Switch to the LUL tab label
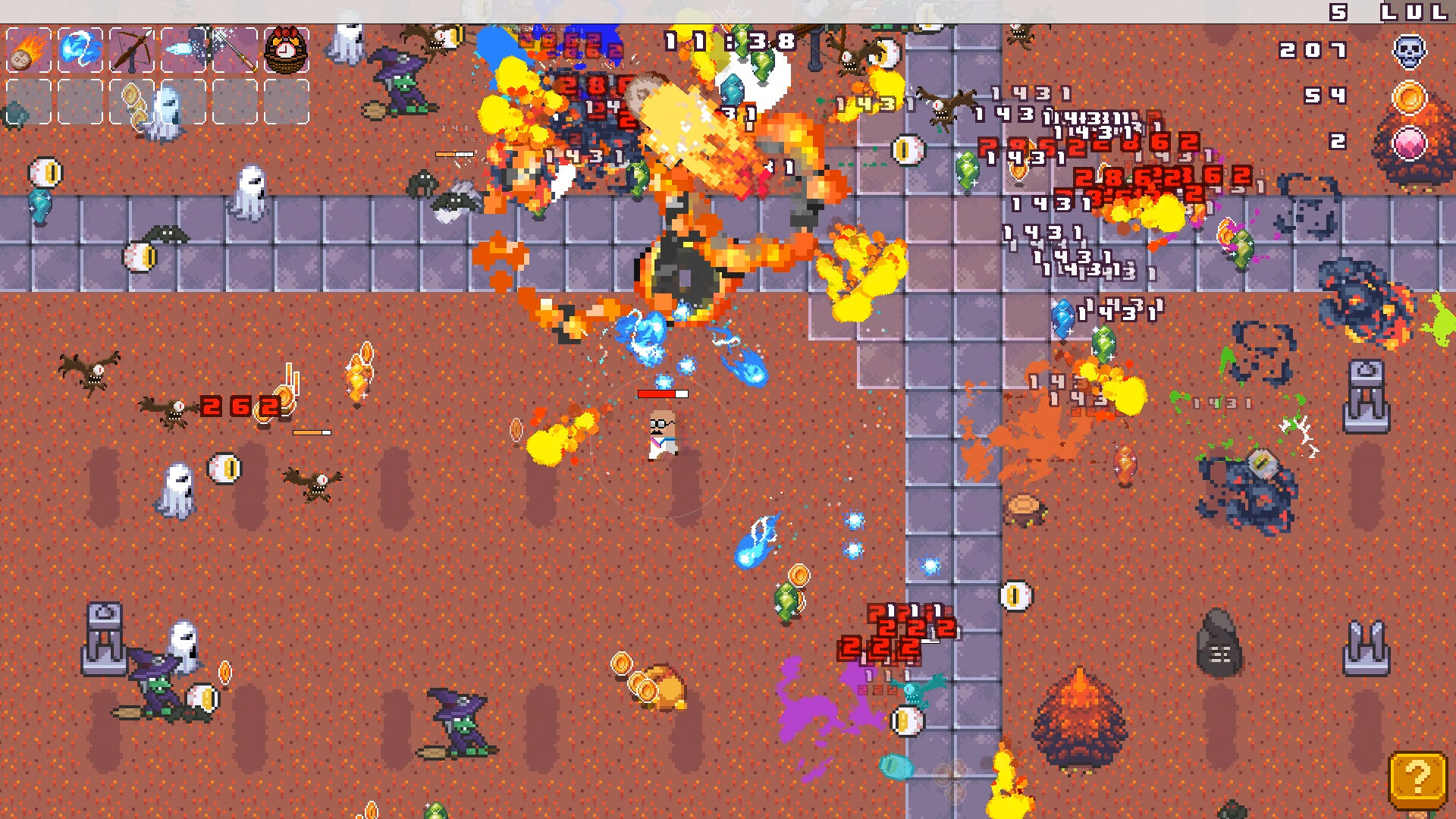This screenshot has width=1456, height=819. pos(1415,11)
